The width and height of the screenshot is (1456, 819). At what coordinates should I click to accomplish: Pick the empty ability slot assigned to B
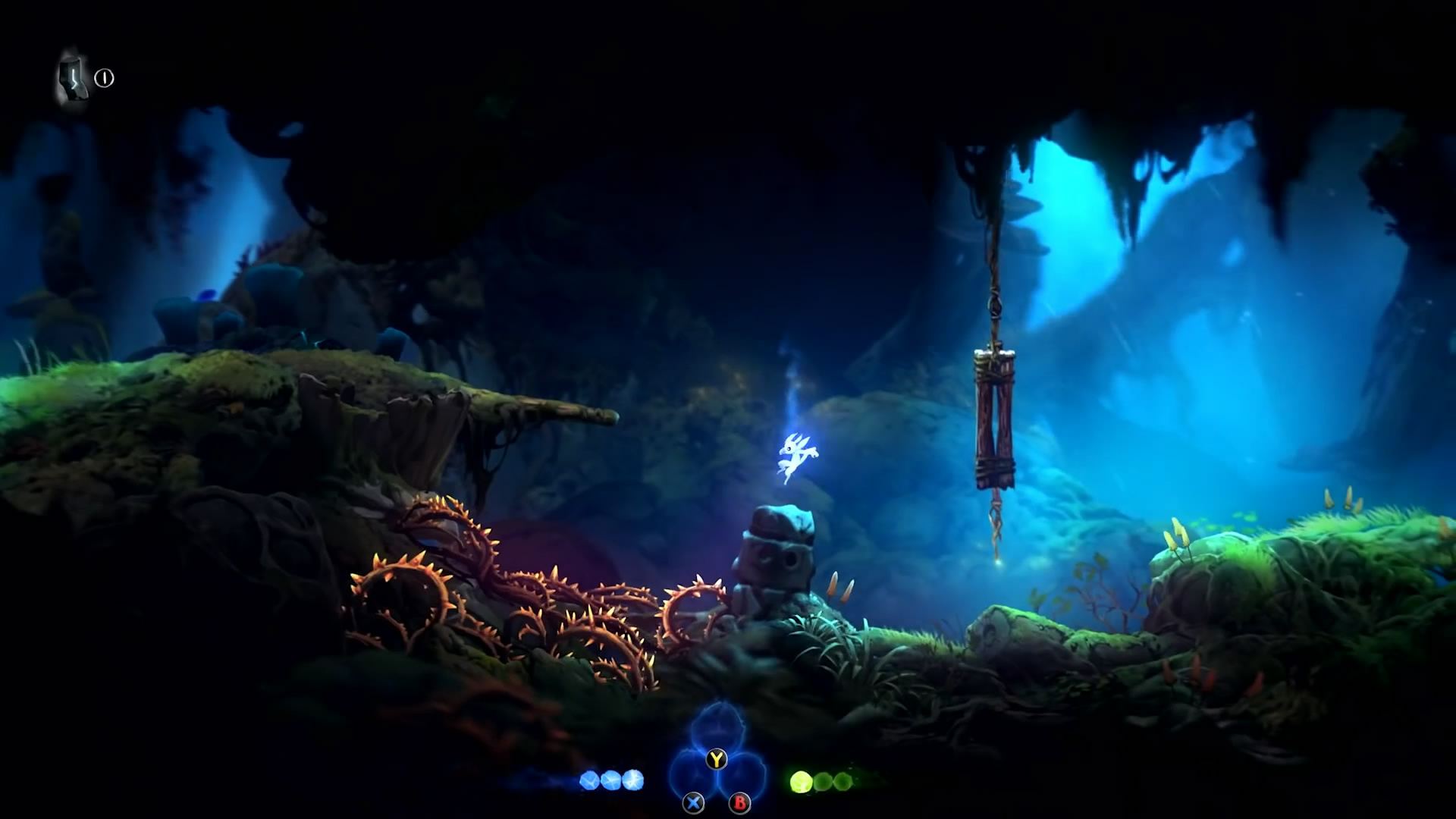pos(741,780)
